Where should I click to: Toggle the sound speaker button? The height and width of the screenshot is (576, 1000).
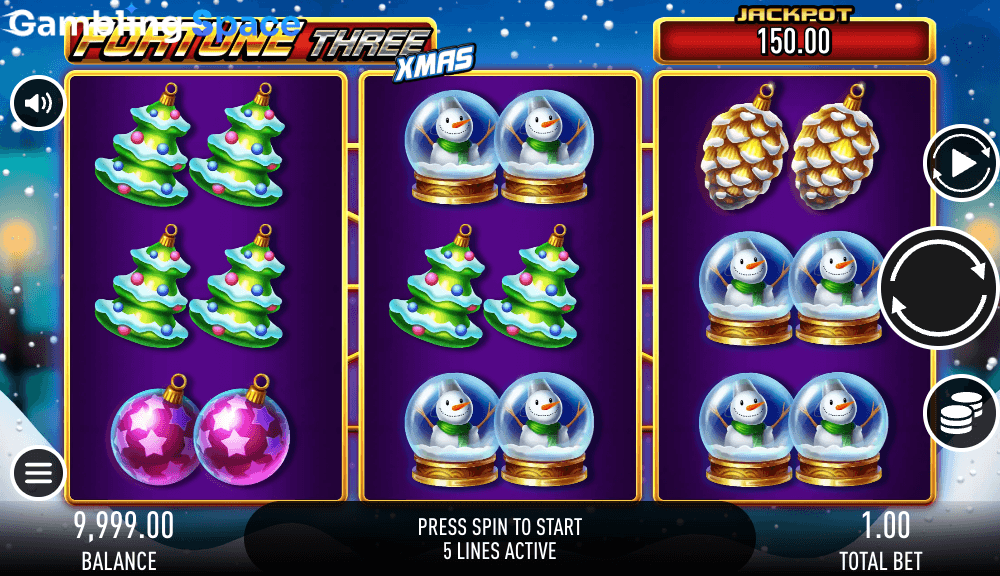click(38, 103)
